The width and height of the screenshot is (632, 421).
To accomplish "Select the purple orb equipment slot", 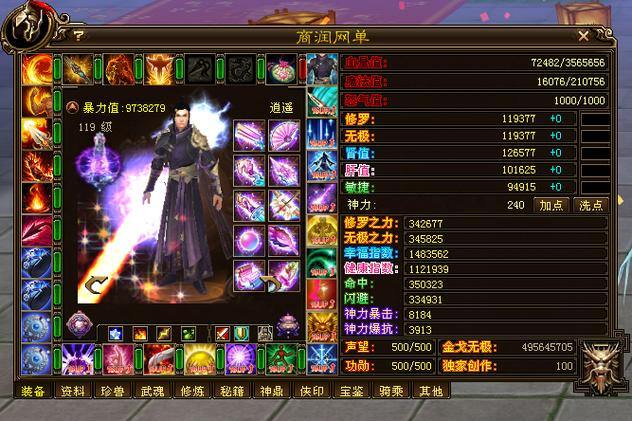I will coord(249,240).
